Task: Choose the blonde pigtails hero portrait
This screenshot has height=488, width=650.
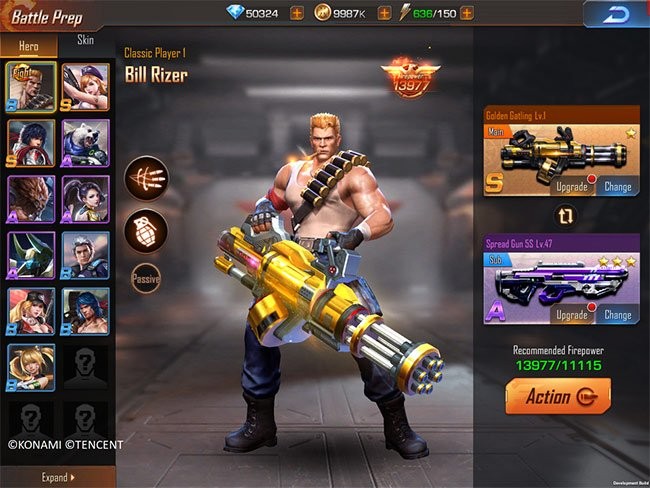Action: point(31,367)
